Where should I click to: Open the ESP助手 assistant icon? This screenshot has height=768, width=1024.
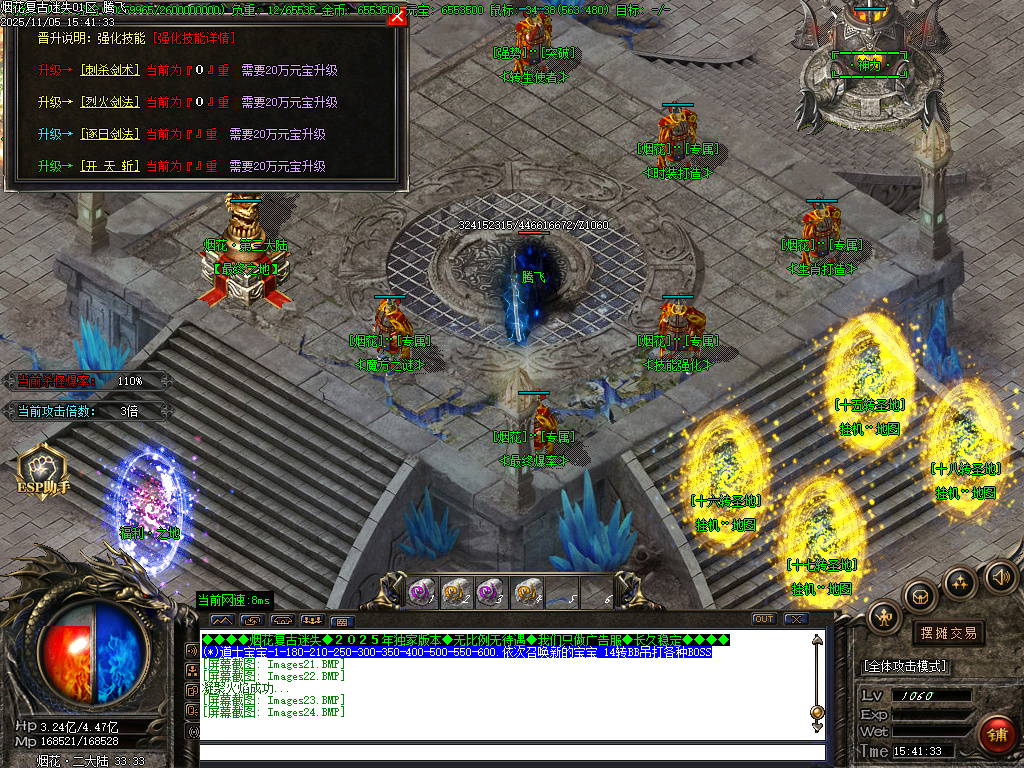click(42, 471)
